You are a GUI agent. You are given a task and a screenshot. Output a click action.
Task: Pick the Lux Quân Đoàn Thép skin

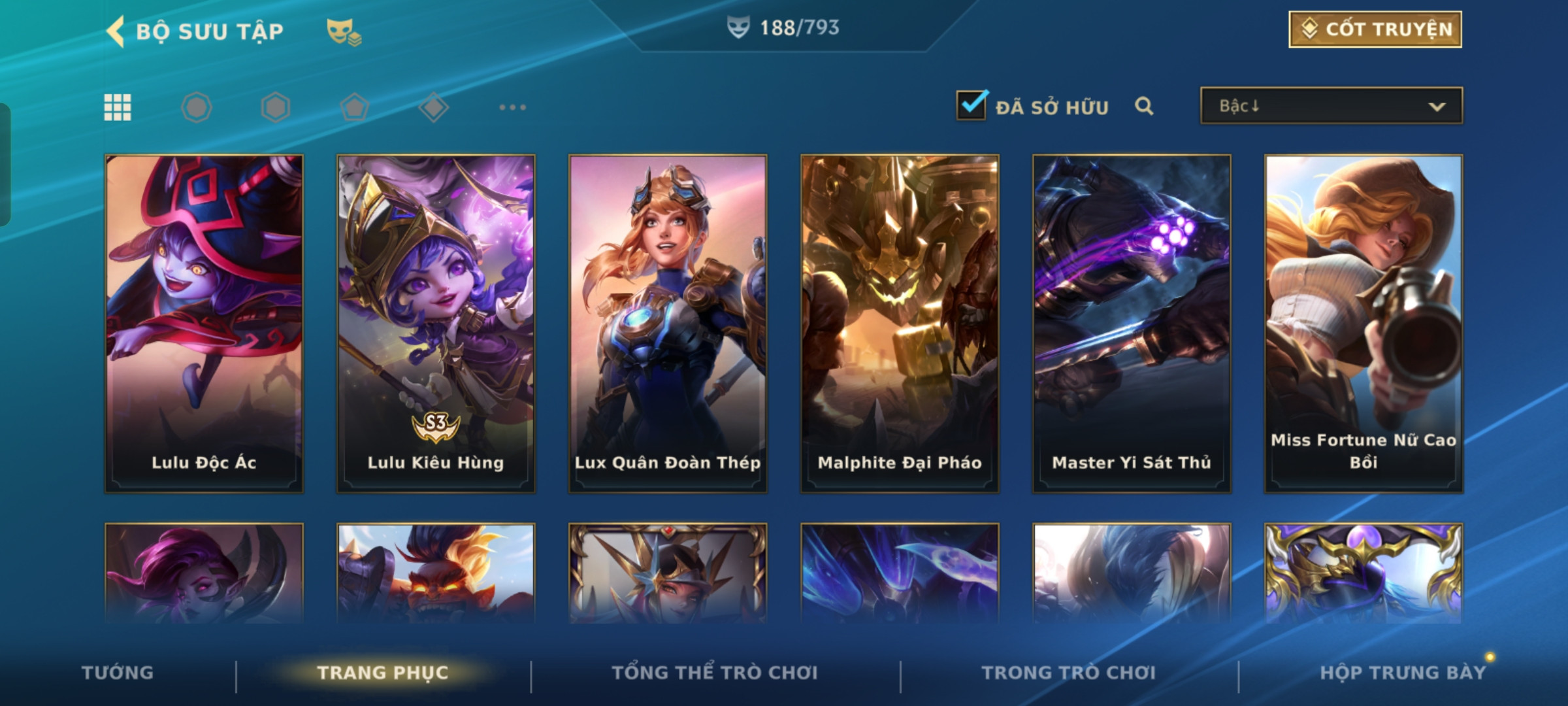click(x=668, y=323)
